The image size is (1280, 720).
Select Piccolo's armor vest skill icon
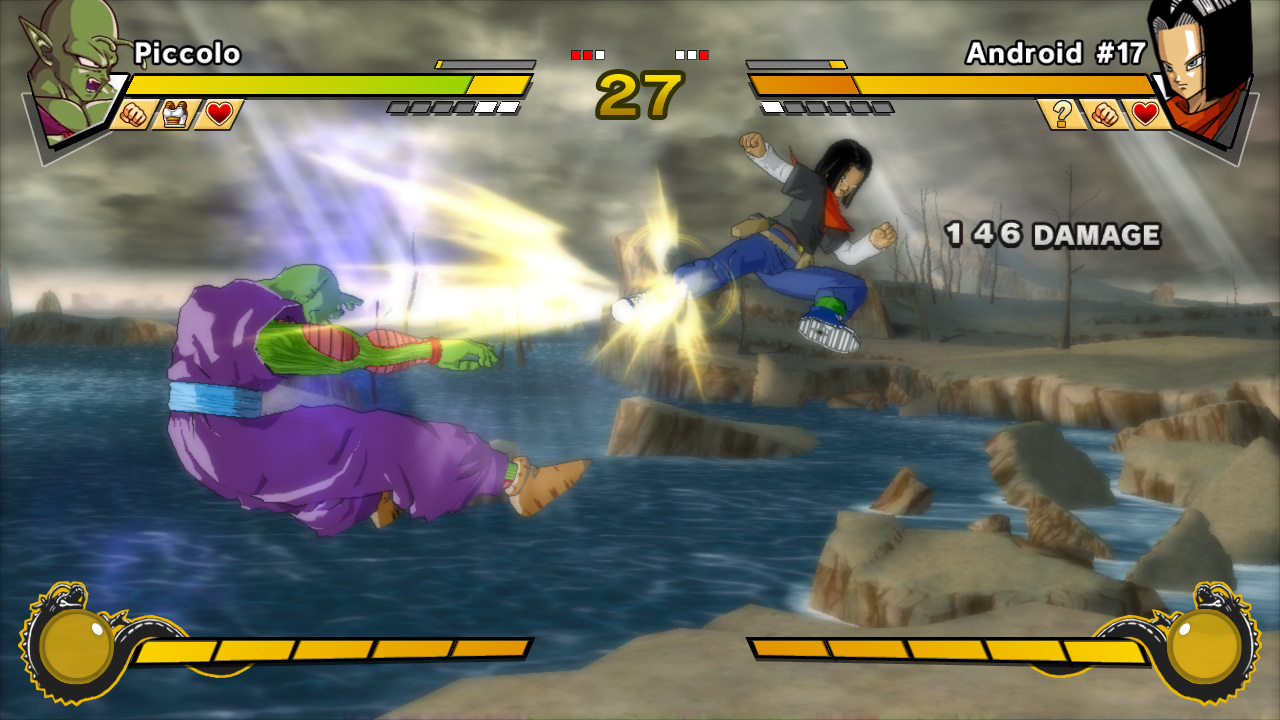click(x=176, y=114)
